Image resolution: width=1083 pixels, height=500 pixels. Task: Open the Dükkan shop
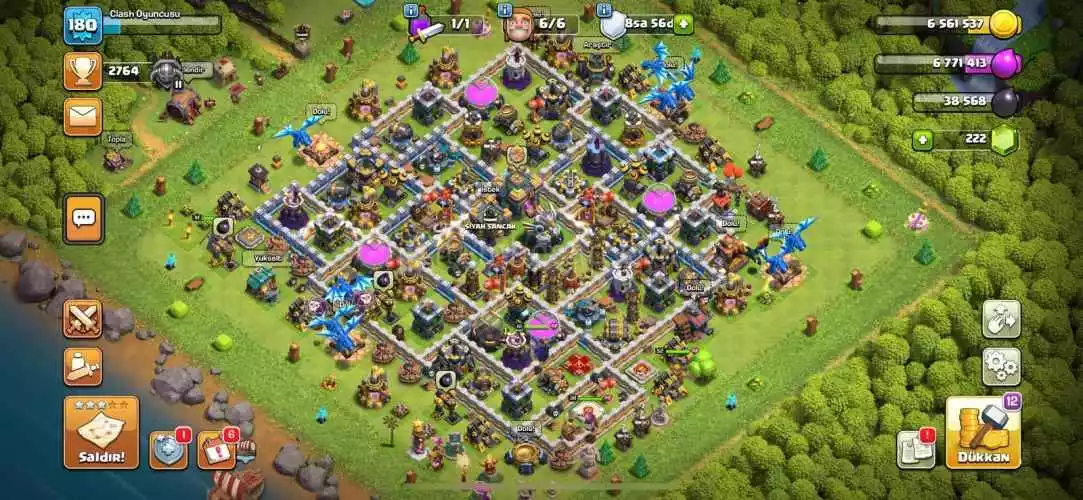pyautogui.click(x=983, y=432)
